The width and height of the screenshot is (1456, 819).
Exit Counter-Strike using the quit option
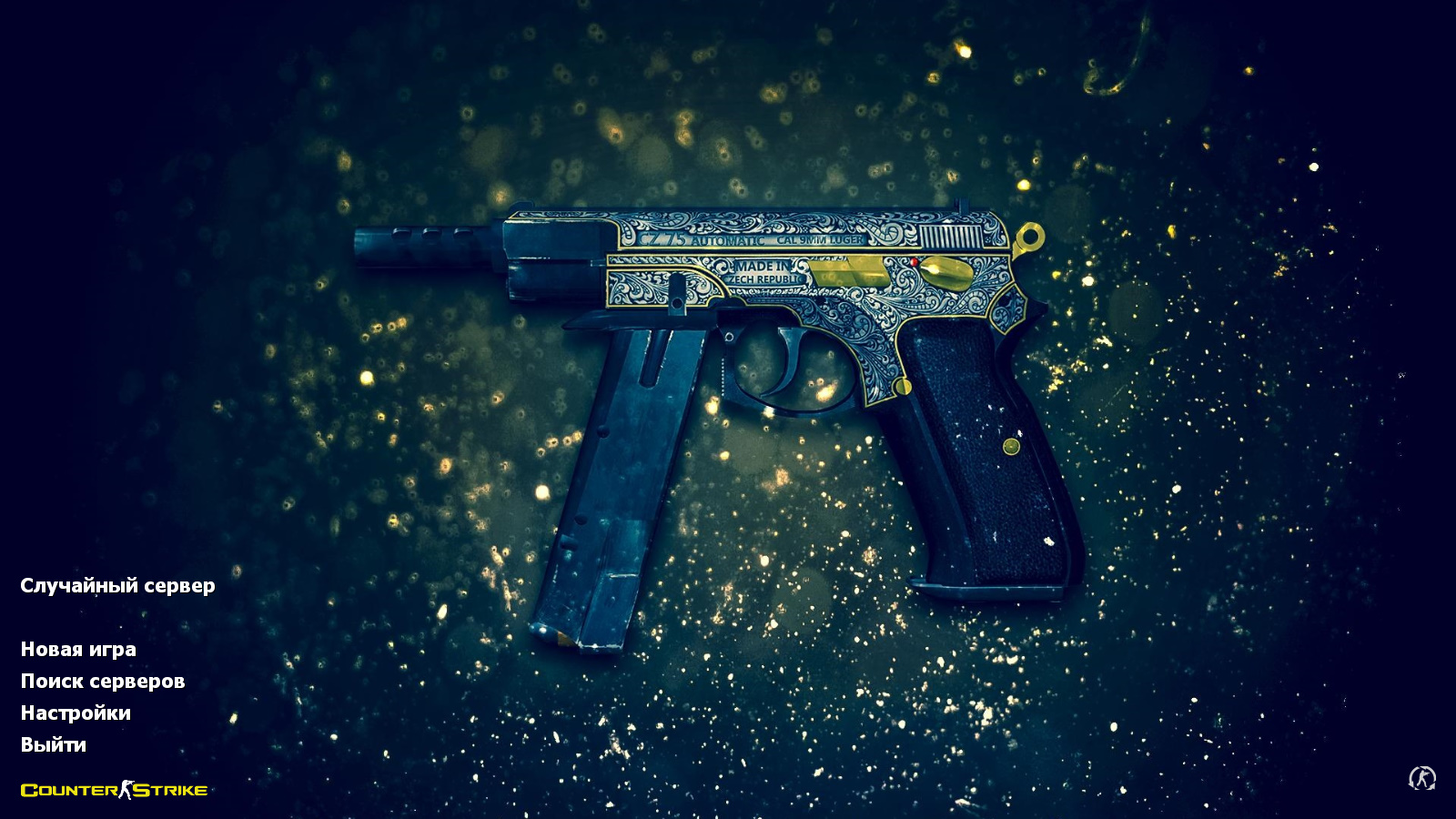[x=53, y=745]
